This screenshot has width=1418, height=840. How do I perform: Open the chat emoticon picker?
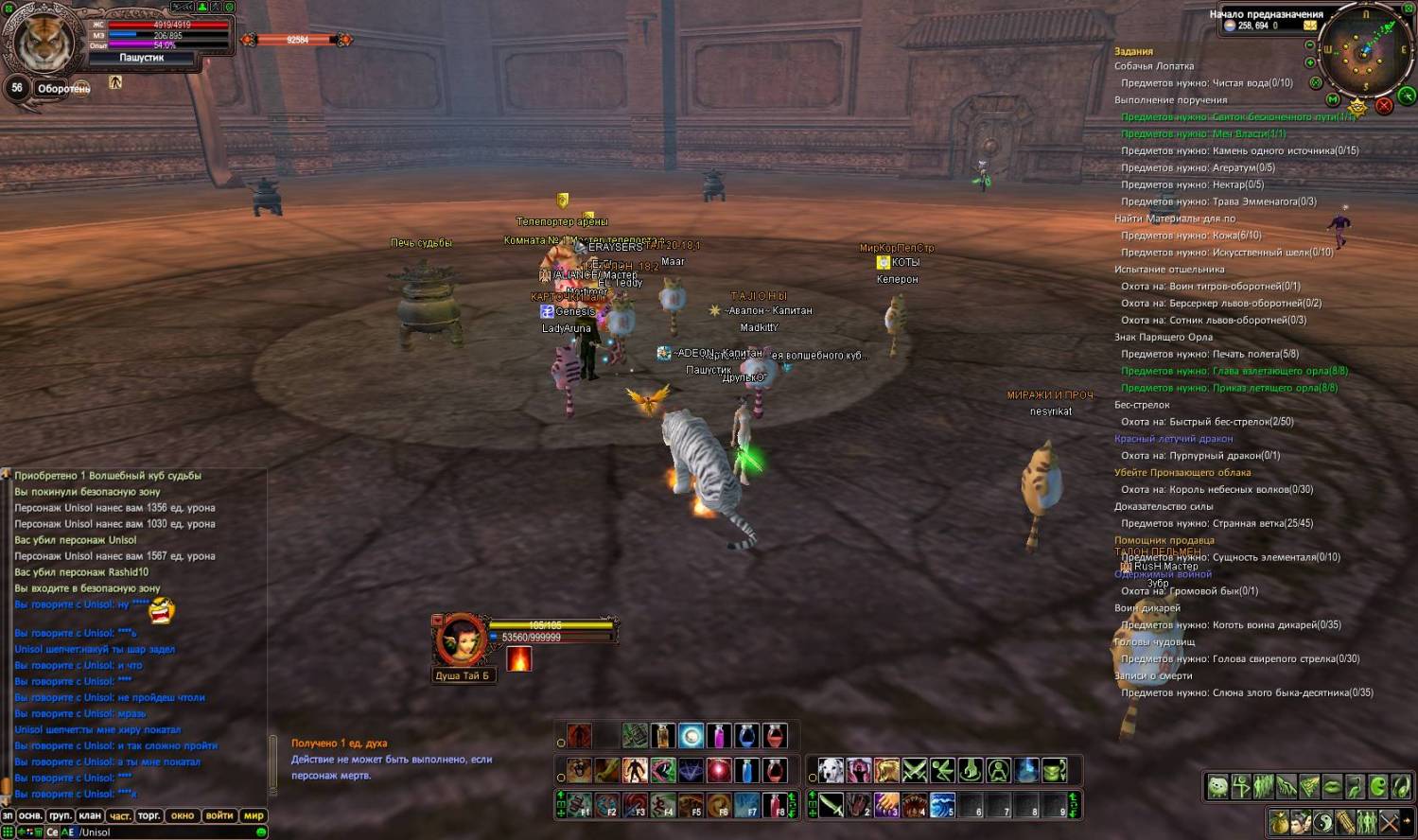pyautogui.click(x=261, y=832)
